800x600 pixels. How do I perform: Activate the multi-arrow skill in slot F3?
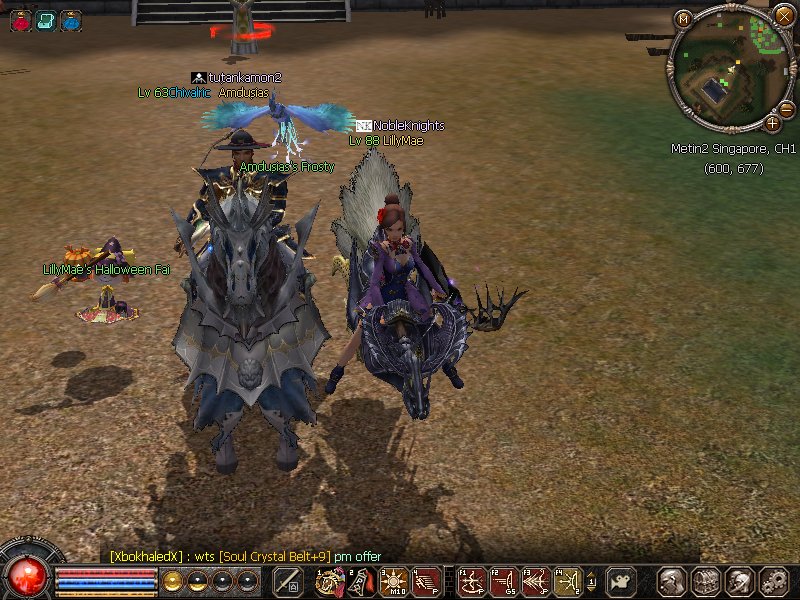click(x=536, y=581)
